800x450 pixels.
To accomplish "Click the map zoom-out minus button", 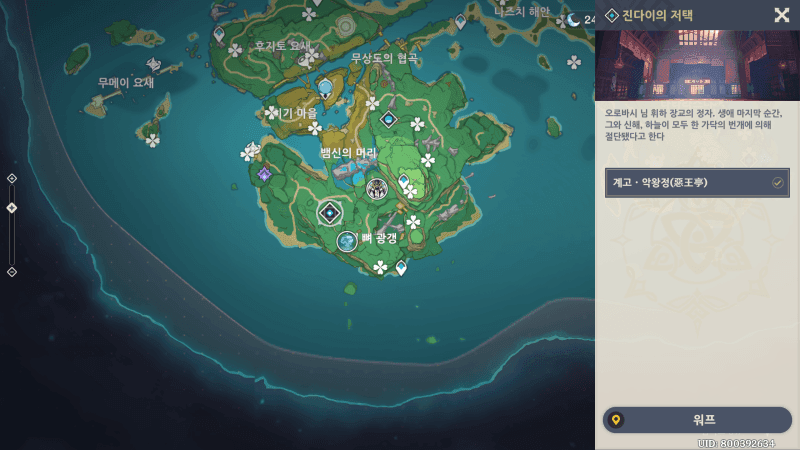I will 12,271.
